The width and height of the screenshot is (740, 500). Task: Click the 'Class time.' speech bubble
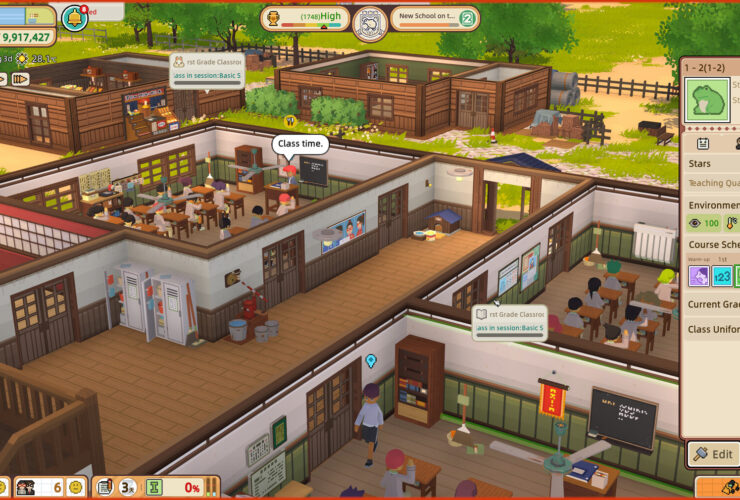pos(300,144)
